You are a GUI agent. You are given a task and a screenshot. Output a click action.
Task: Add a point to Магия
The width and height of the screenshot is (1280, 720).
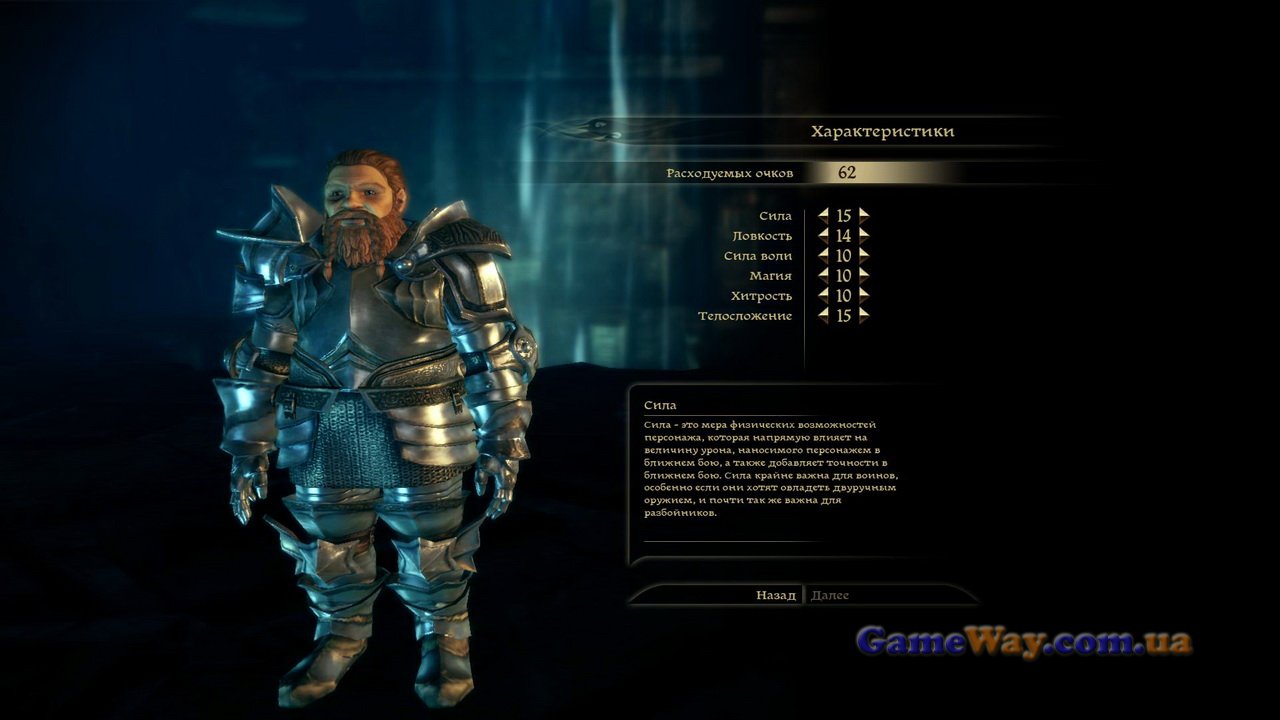tap(864, 275)
